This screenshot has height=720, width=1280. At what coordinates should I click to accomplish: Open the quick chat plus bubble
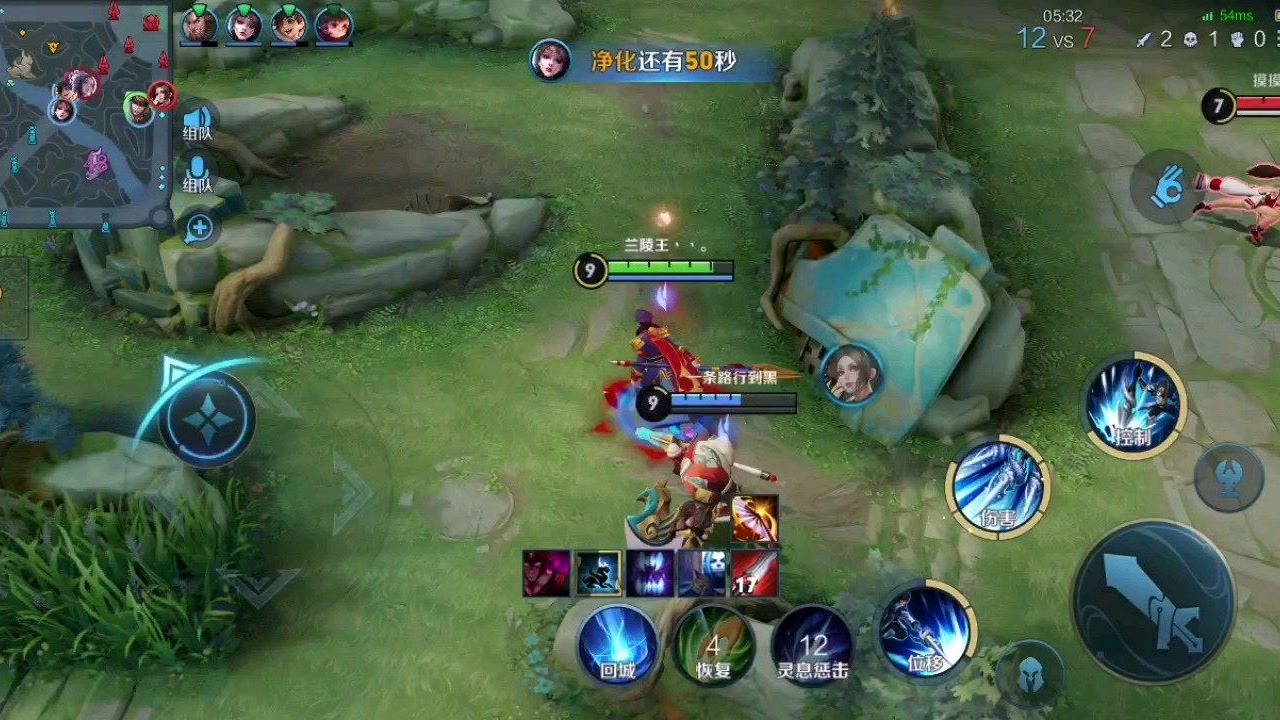click(199, 228)
